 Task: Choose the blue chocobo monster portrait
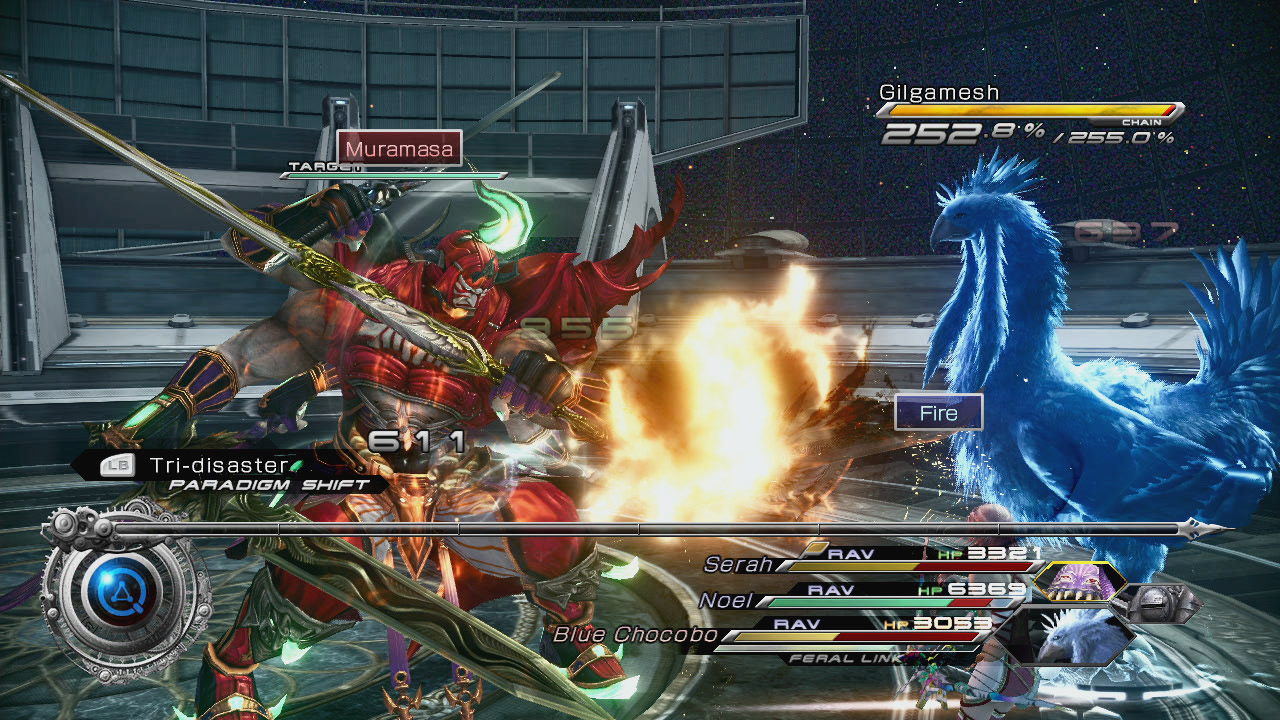click(1080, 638)
